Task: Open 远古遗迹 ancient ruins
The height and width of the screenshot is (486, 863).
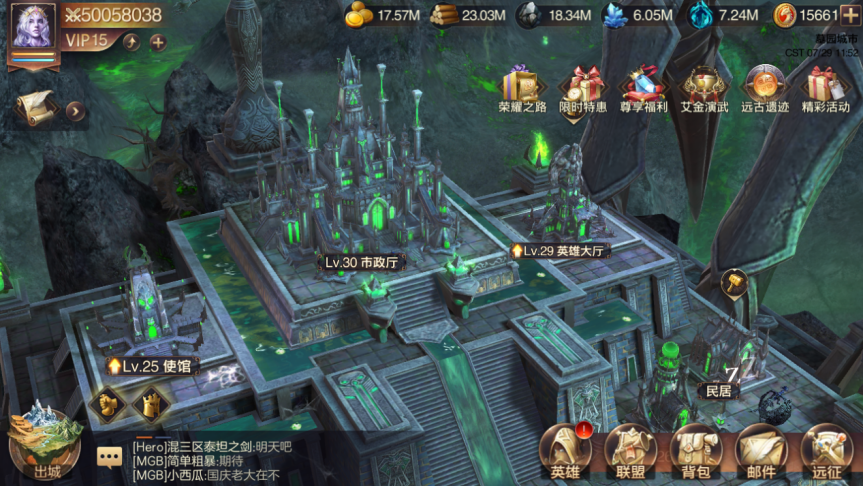Action: 765,88
